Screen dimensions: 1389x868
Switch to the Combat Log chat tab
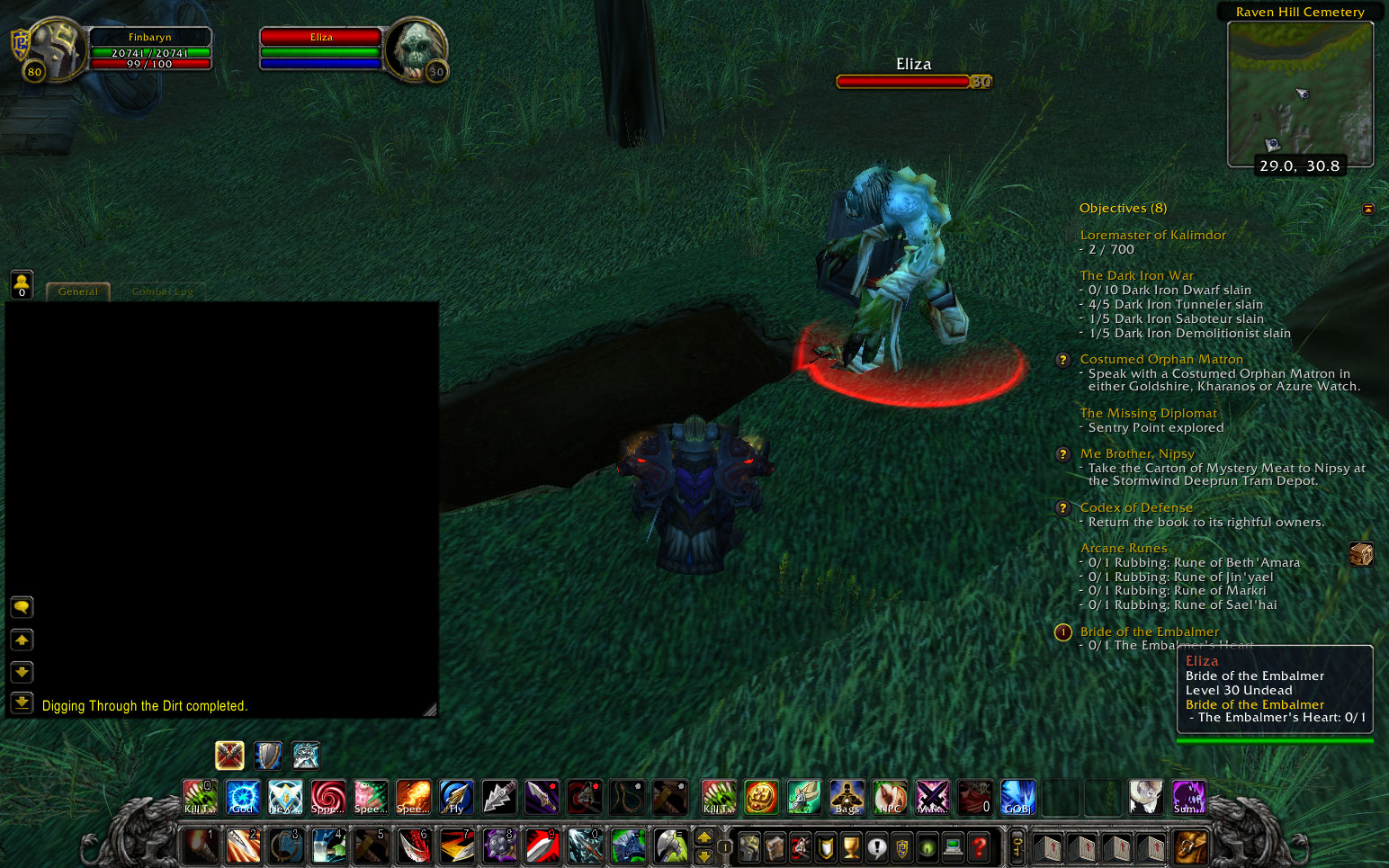162,291
